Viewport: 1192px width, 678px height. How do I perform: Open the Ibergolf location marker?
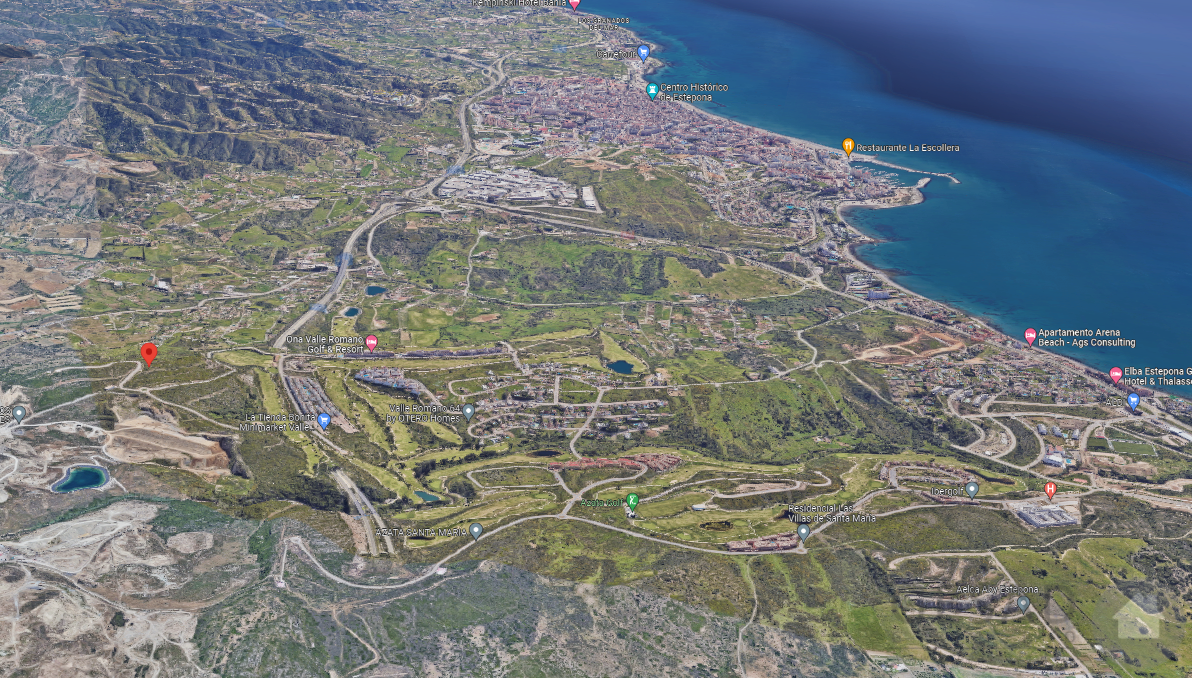tap(972, 489)
